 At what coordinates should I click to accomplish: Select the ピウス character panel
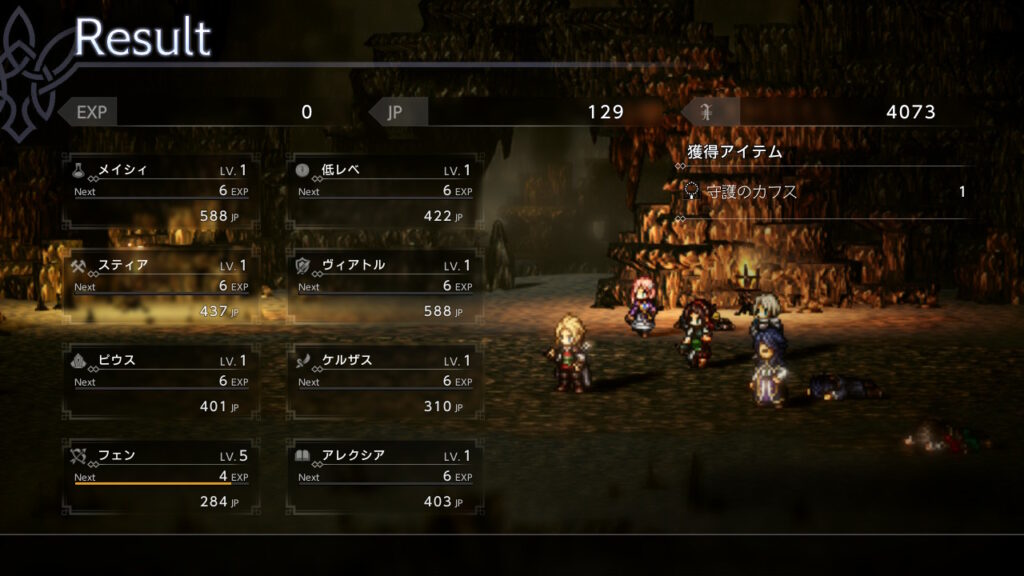(x=161, y=382)
